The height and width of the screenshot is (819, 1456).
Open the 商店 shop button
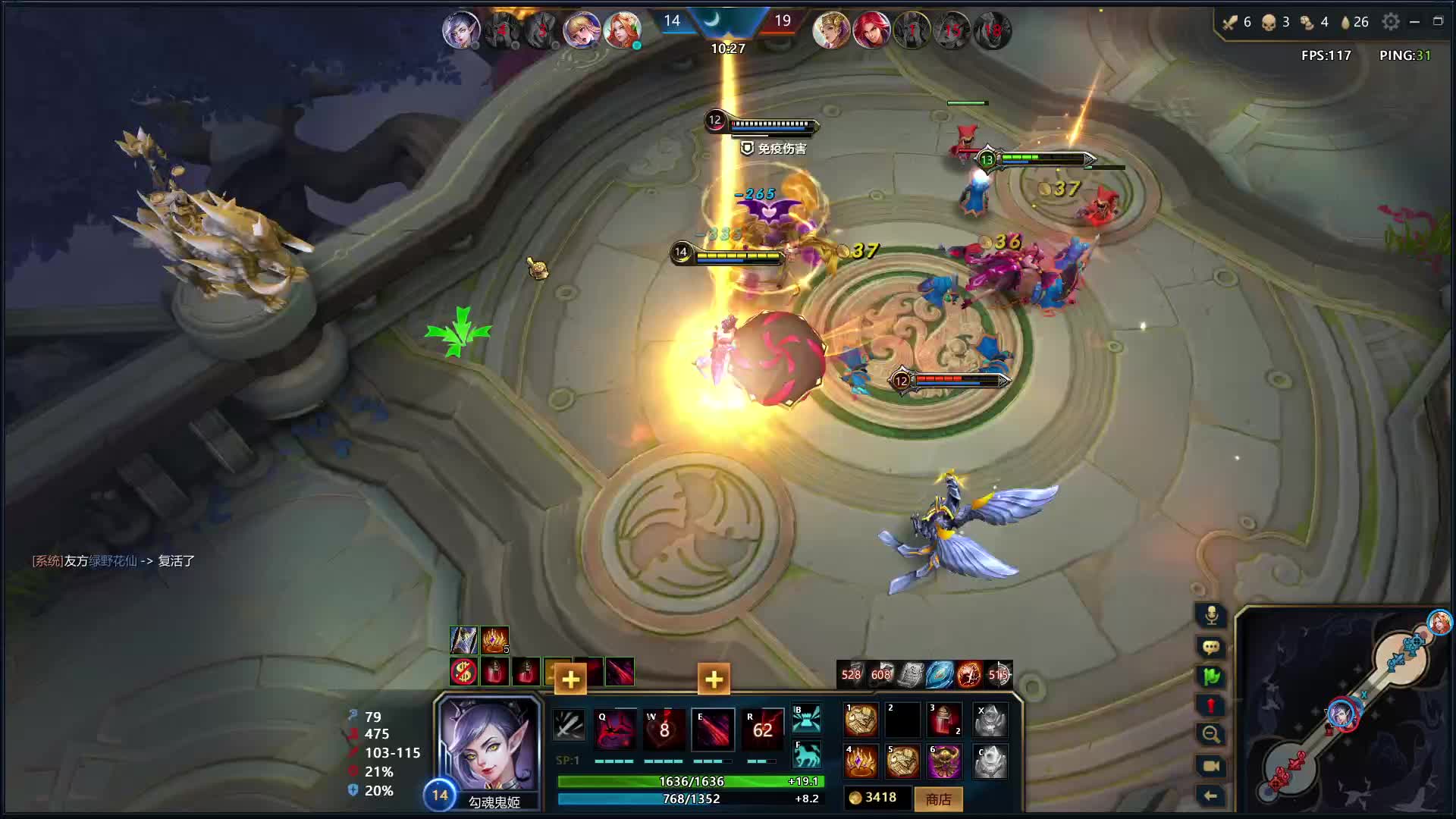click(938, 799)
